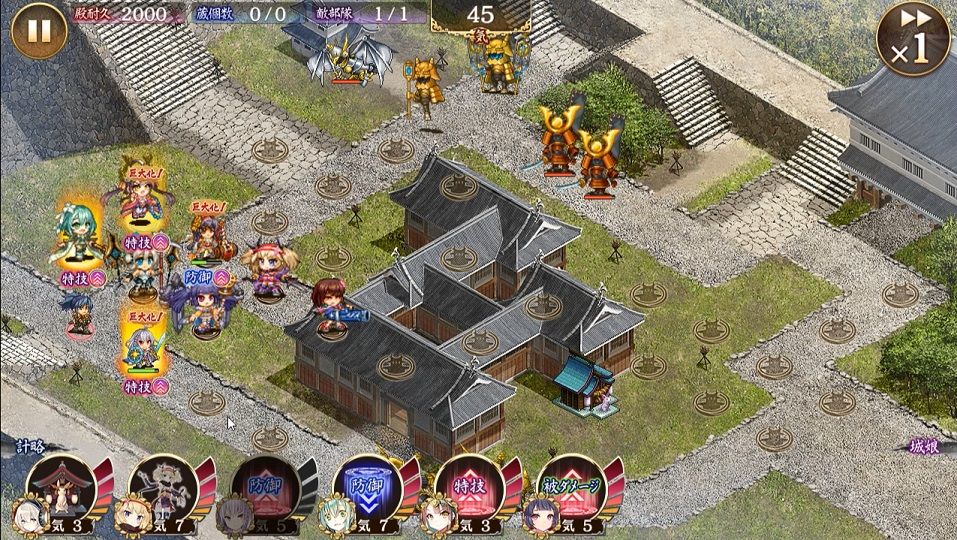Screen dimensions: 957x540
Task: Use the shrine fox stratagem costing 3 ki
Action: tap(62, 488)
